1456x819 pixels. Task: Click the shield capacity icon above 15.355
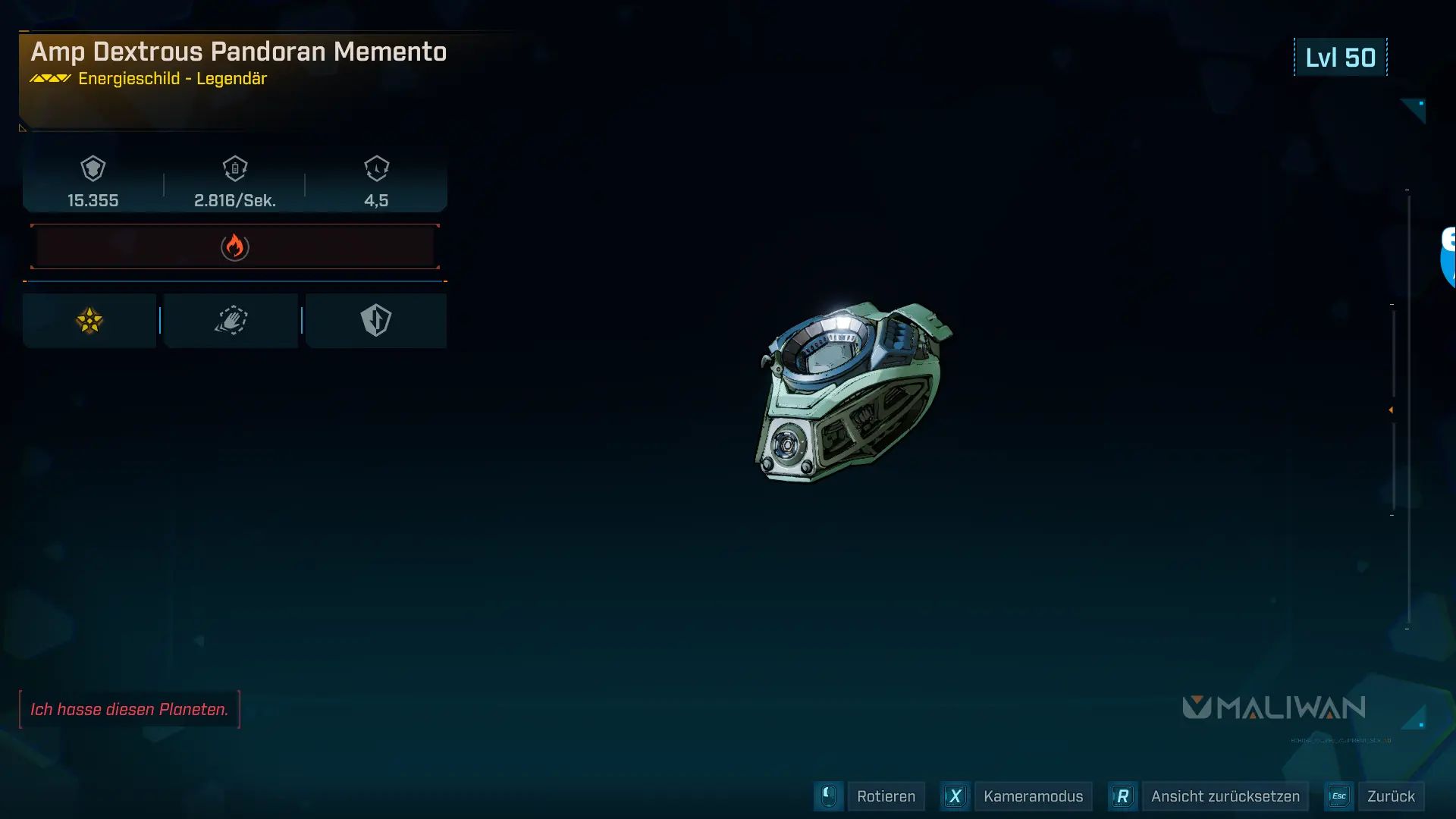pyautogui.click(x=93, y=168)
